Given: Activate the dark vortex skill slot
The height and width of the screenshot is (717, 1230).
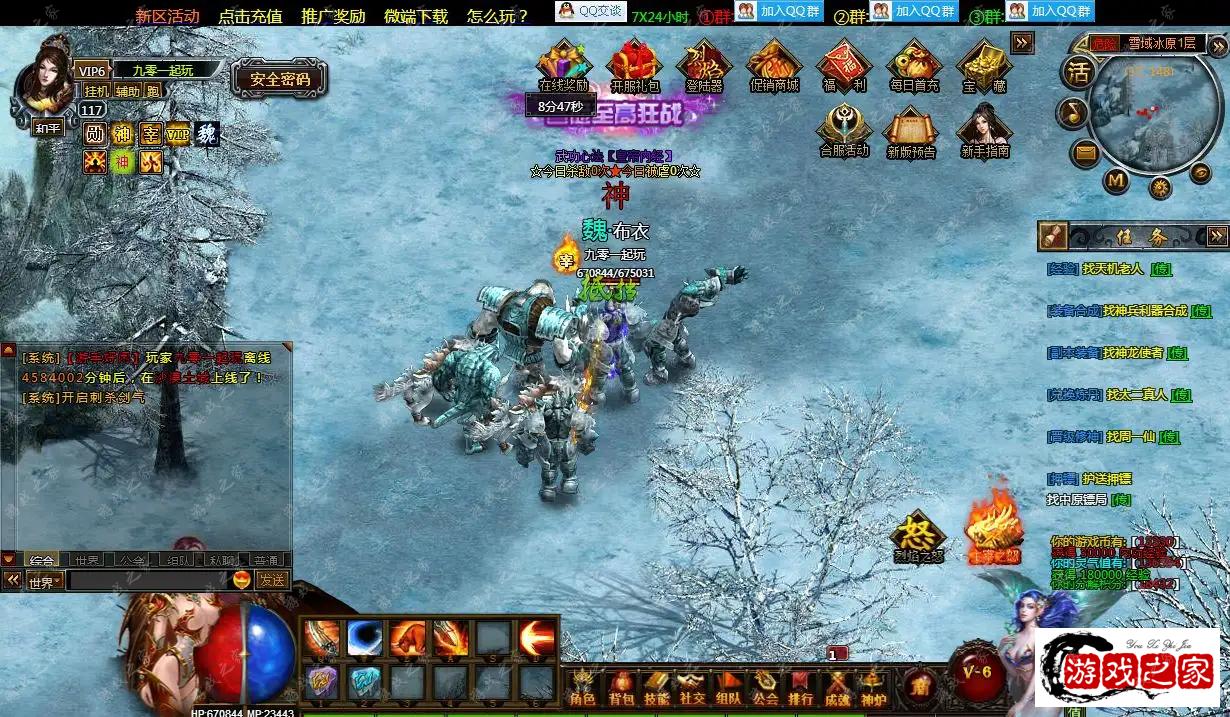Looking at the screenshot, I should coord(365,638).
